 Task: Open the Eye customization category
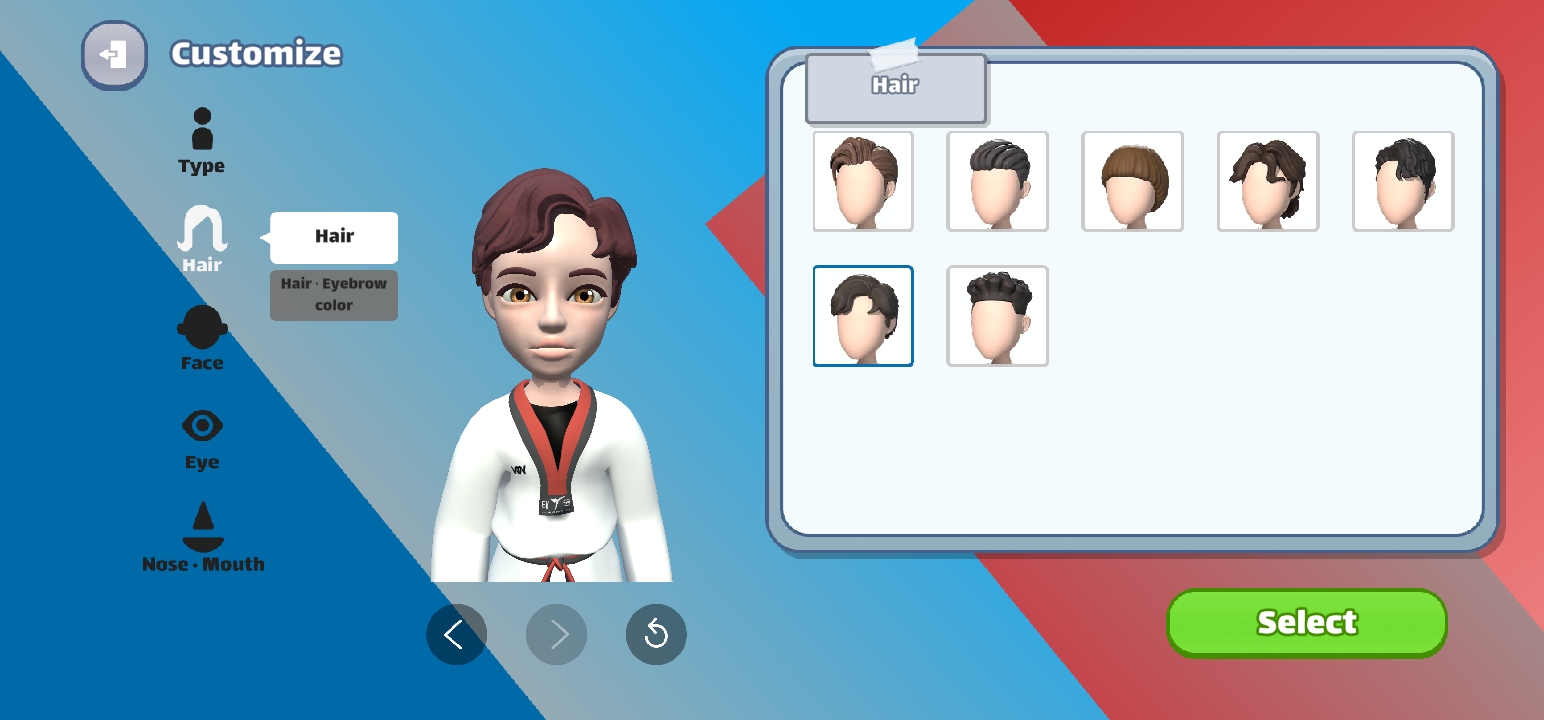coord(202,438)
